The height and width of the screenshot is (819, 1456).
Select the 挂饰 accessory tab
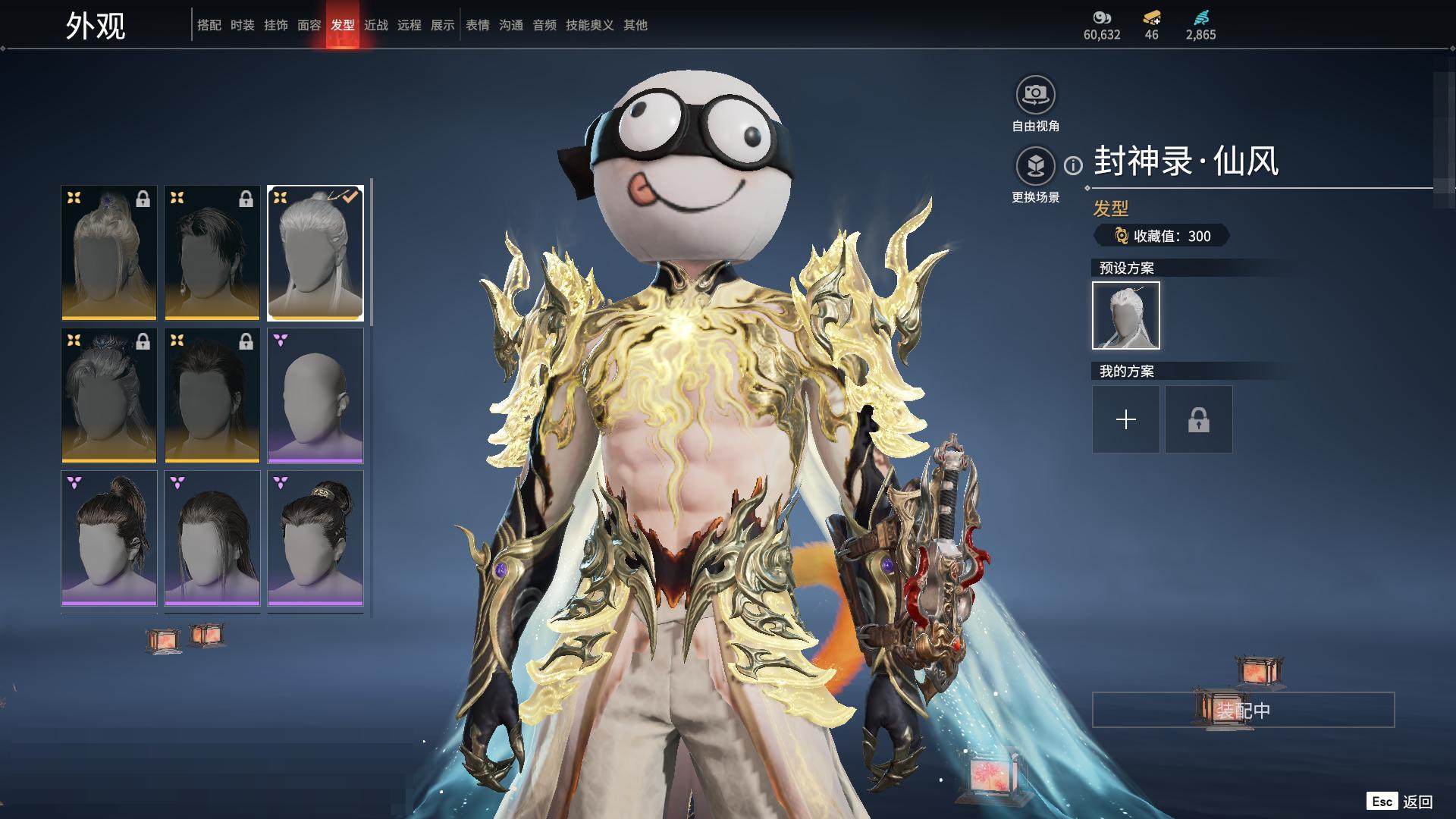[x=275, y=25]
